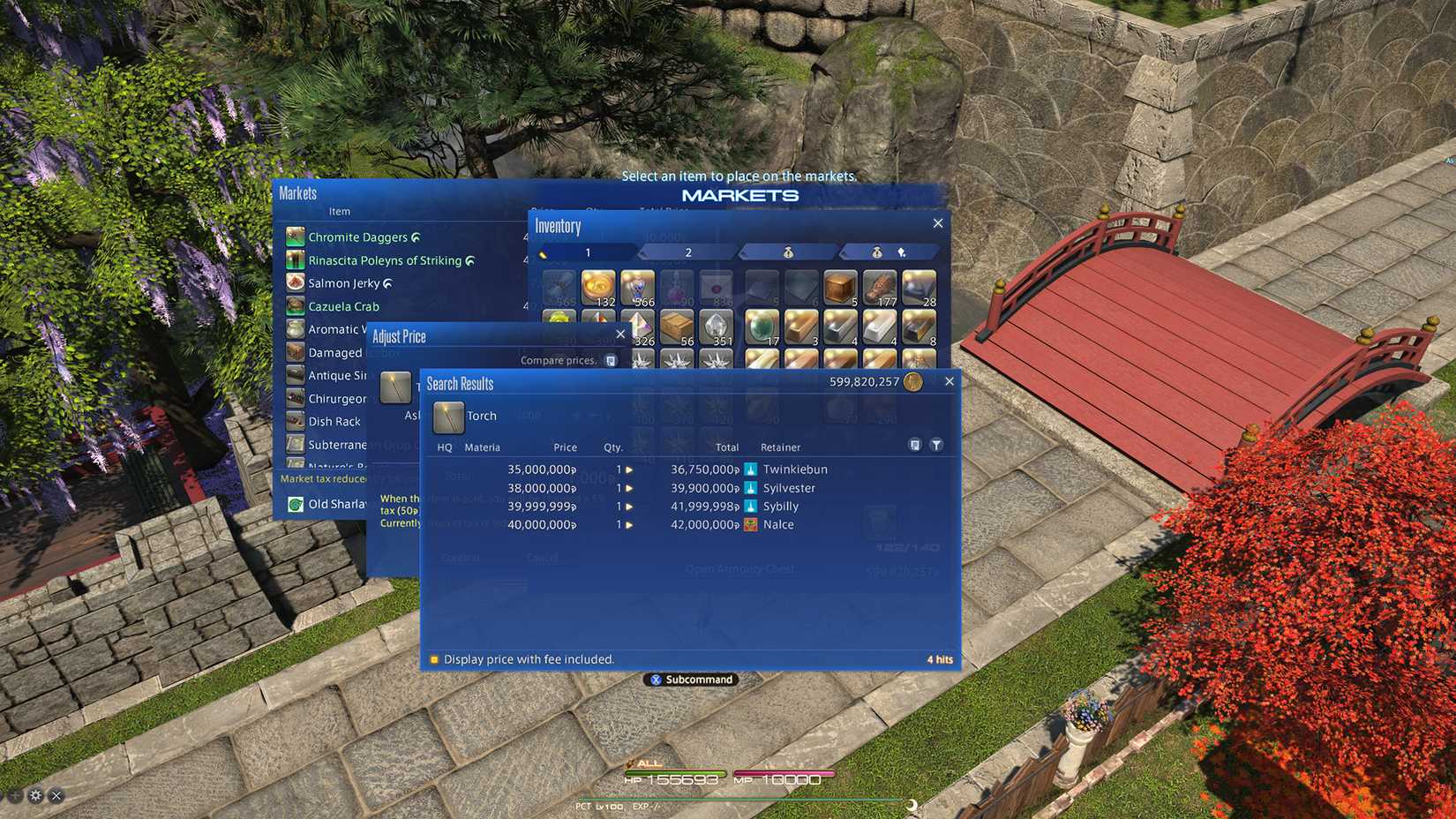Click the orange potion stack of 566

[638, 287]
